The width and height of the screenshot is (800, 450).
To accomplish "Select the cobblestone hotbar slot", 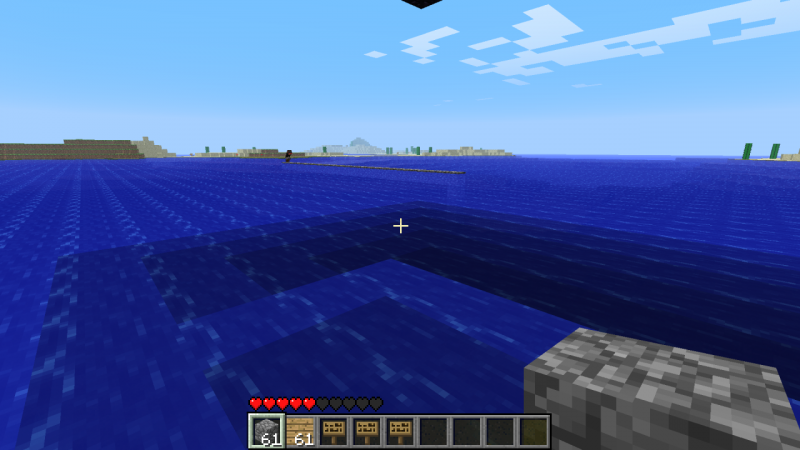I will click(x=266, y=431).
